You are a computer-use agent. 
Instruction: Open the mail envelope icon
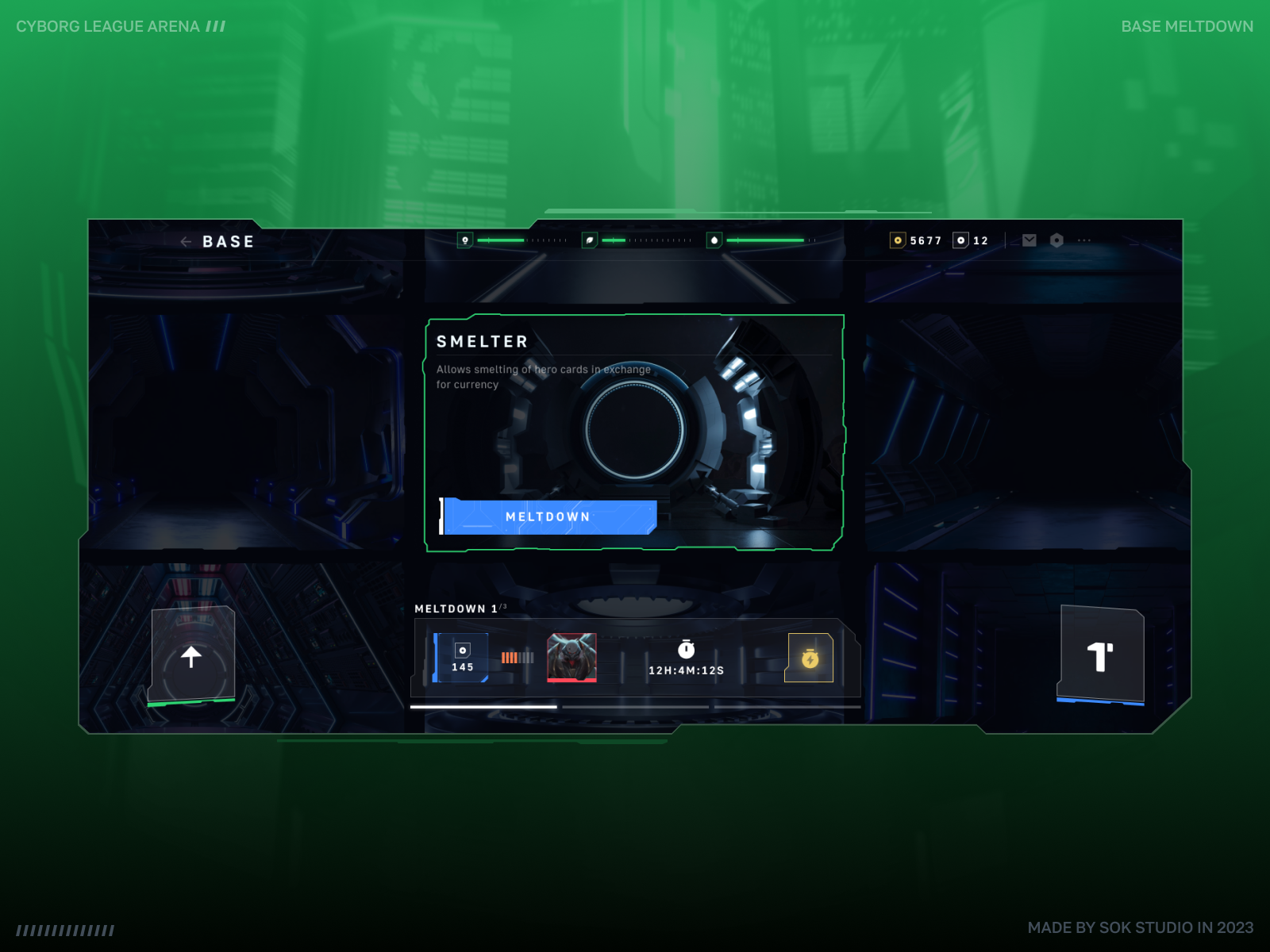pos(1029,240)
